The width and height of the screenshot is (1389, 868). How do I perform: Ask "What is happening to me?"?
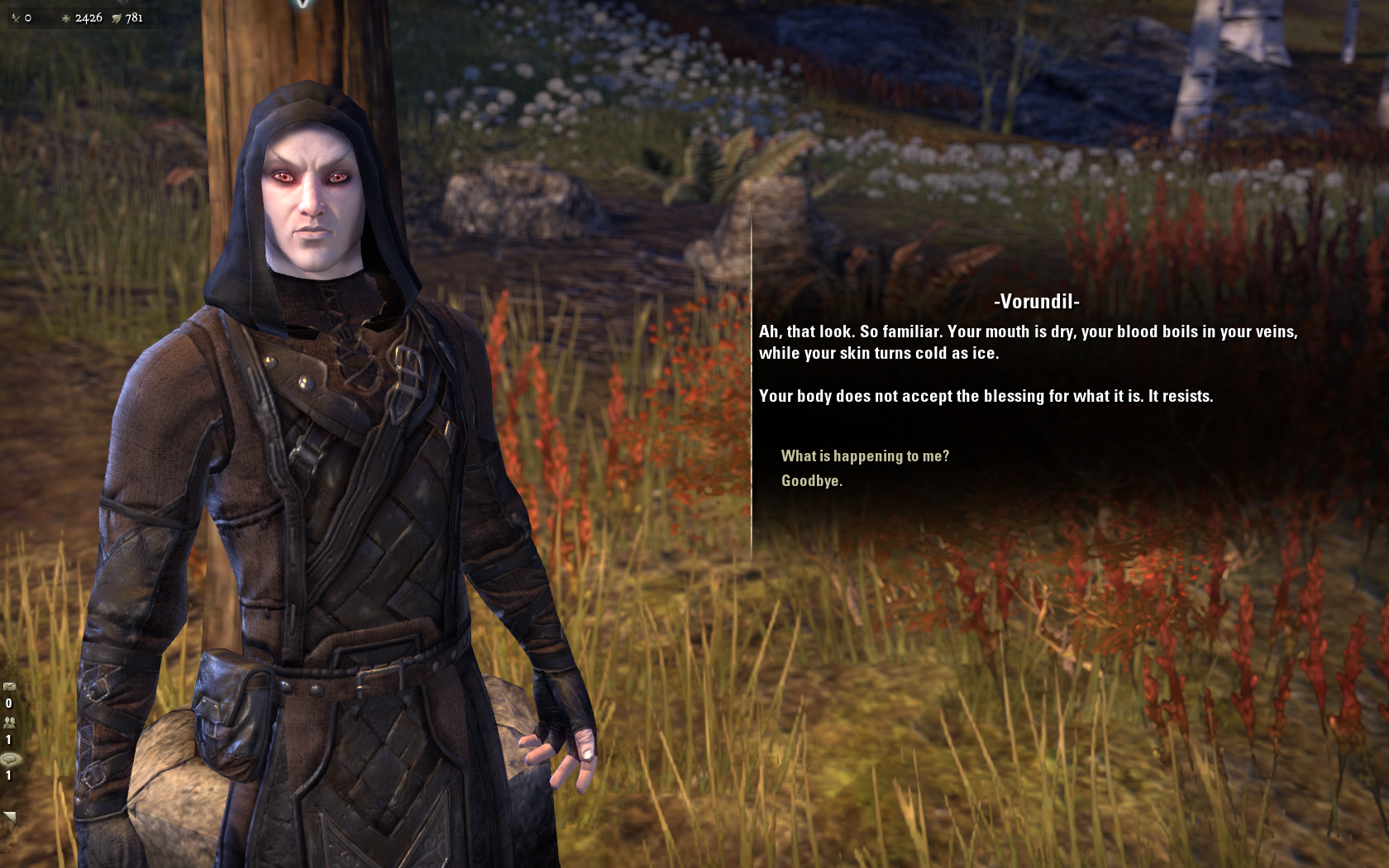(865, 456)
